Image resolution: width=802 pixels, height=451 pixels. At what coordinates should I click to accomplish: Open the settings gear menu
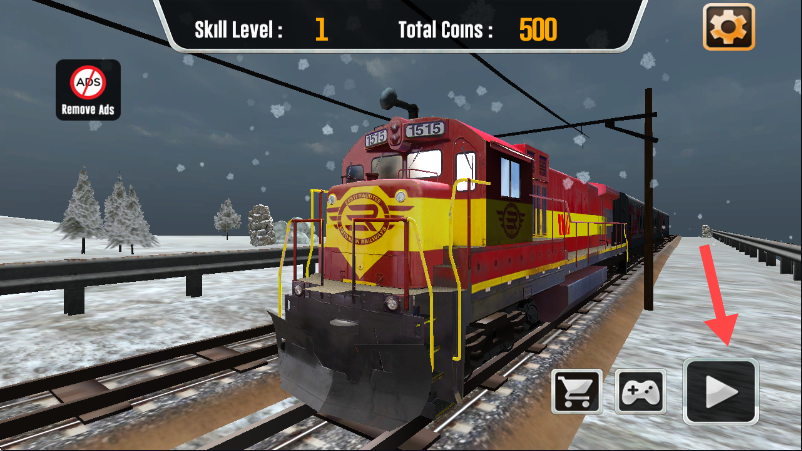729,26
